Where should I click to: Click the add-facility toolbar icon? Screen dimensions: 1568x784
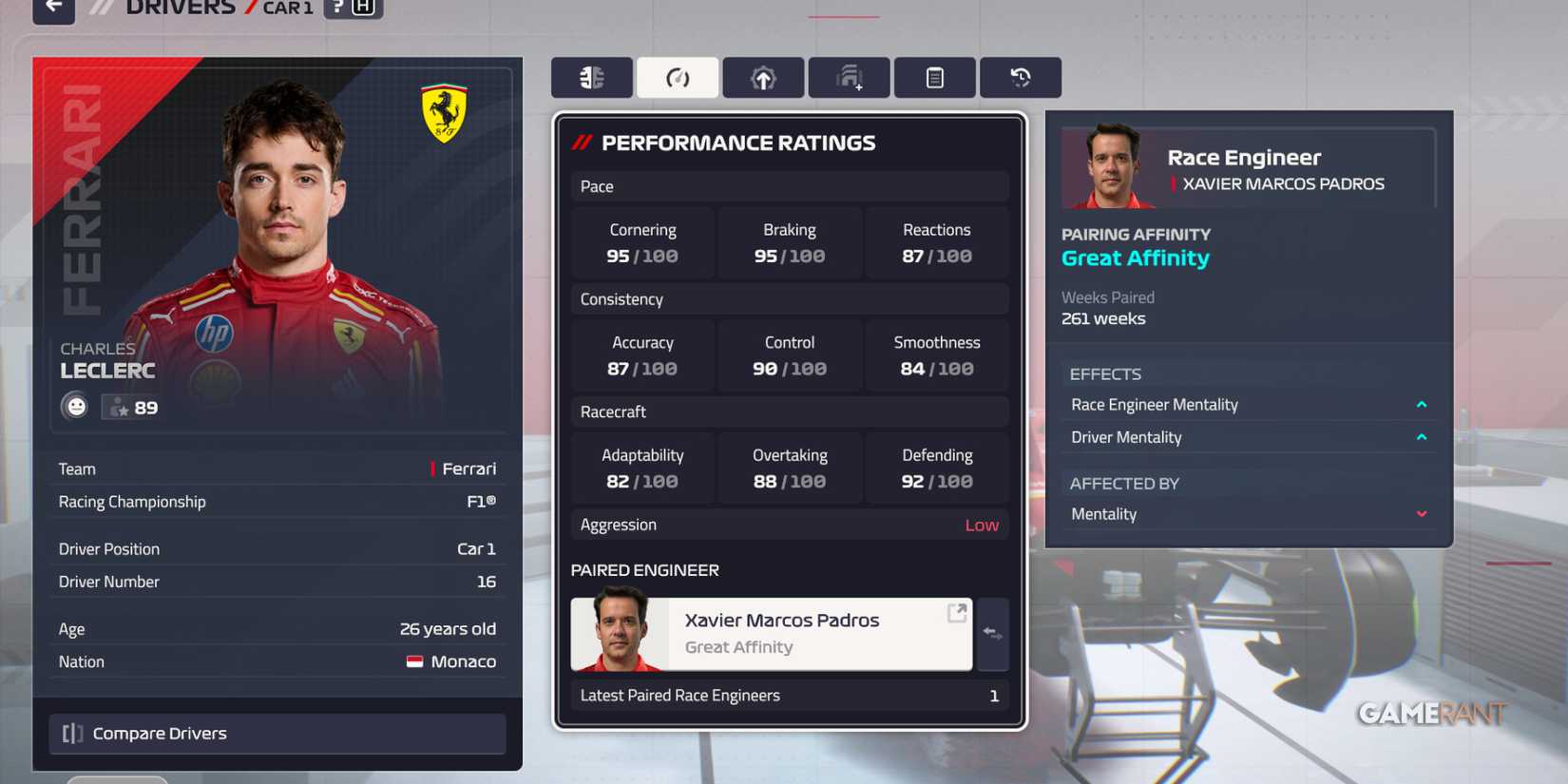(849, 77)
